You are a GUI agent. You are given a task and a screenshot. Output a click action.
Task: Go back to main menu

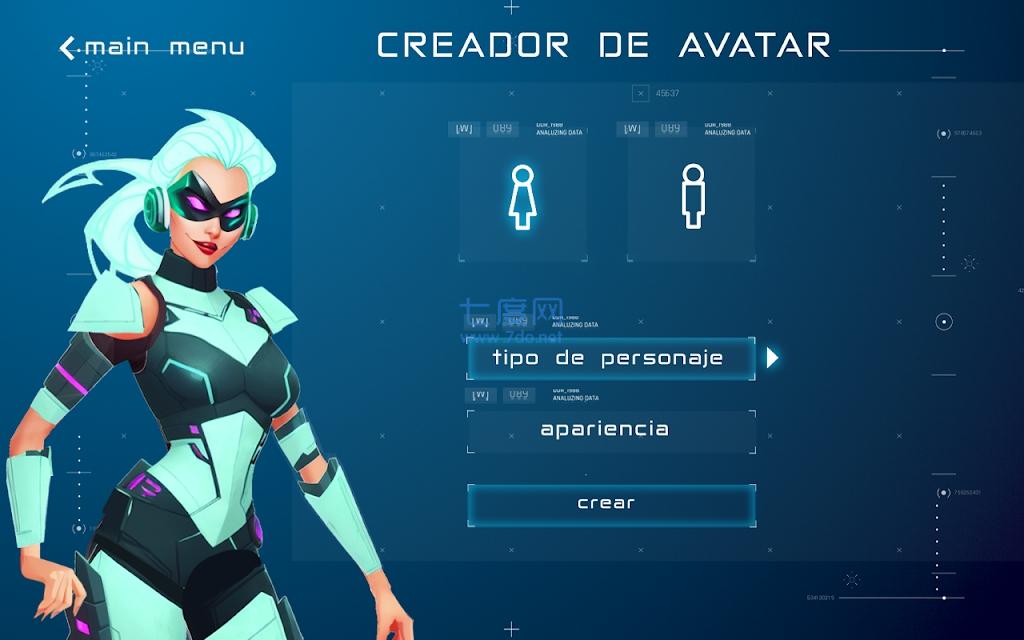click(x=152, y=47)
